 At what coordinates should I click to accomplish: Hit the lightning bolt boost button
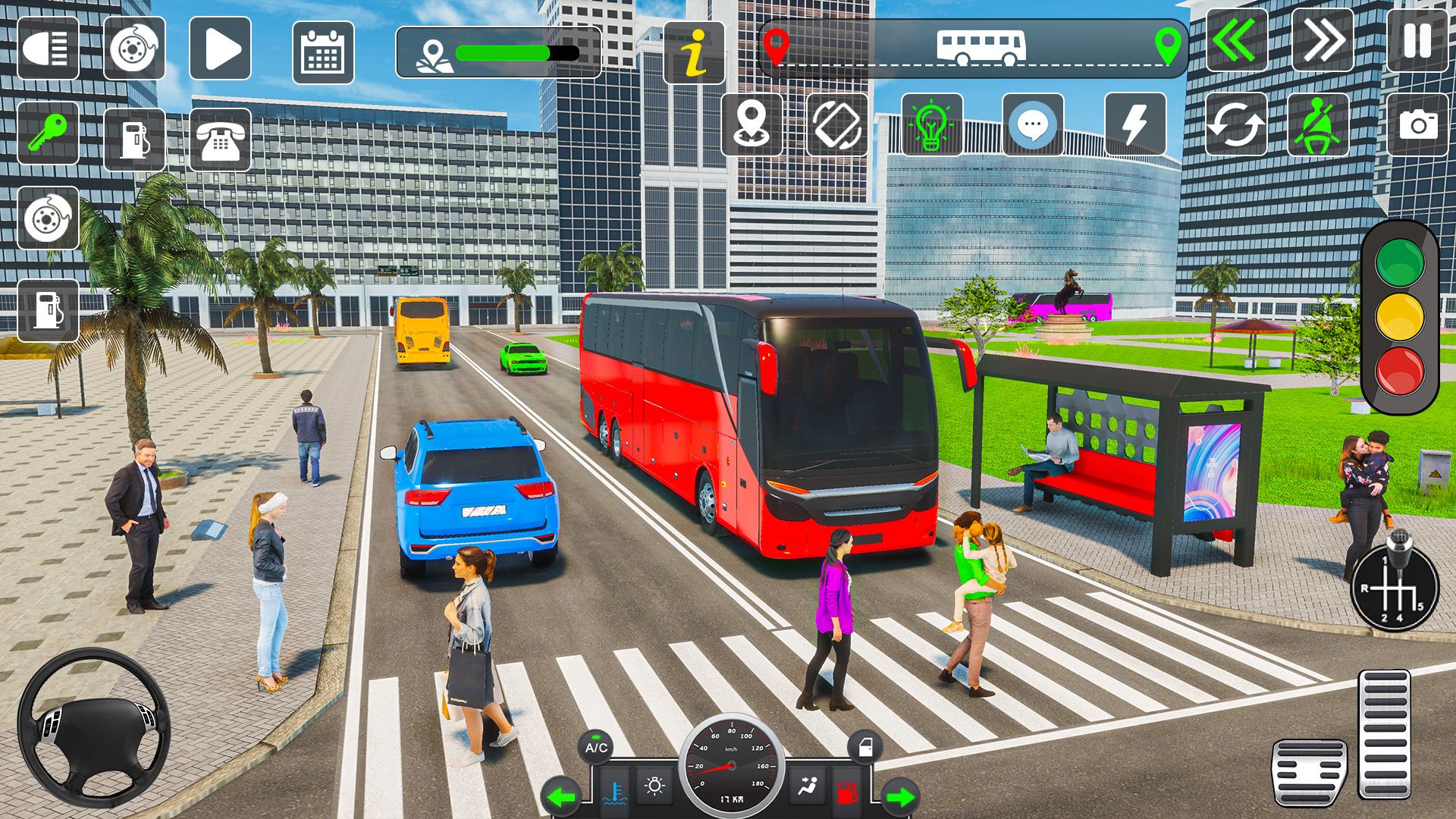(1135, 124)
